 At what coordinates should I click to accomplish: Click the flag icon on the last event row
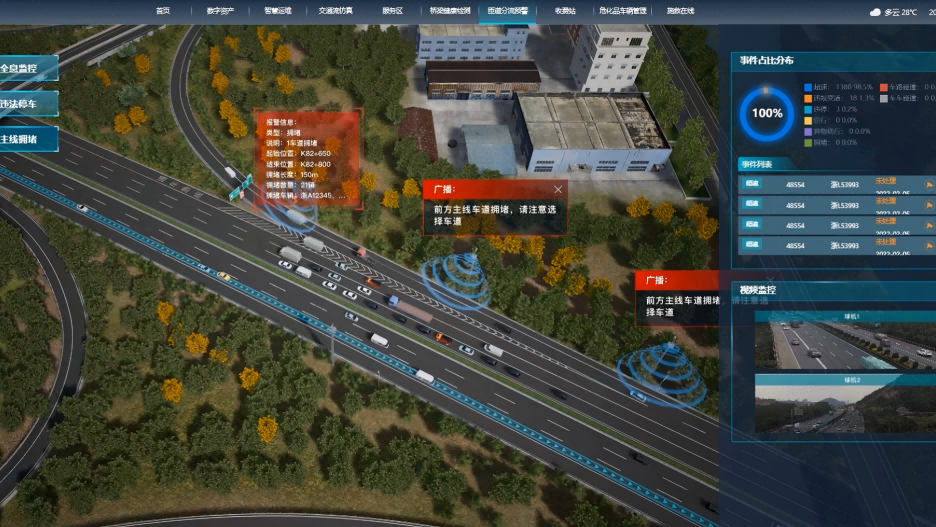click(x=928, y=246)
